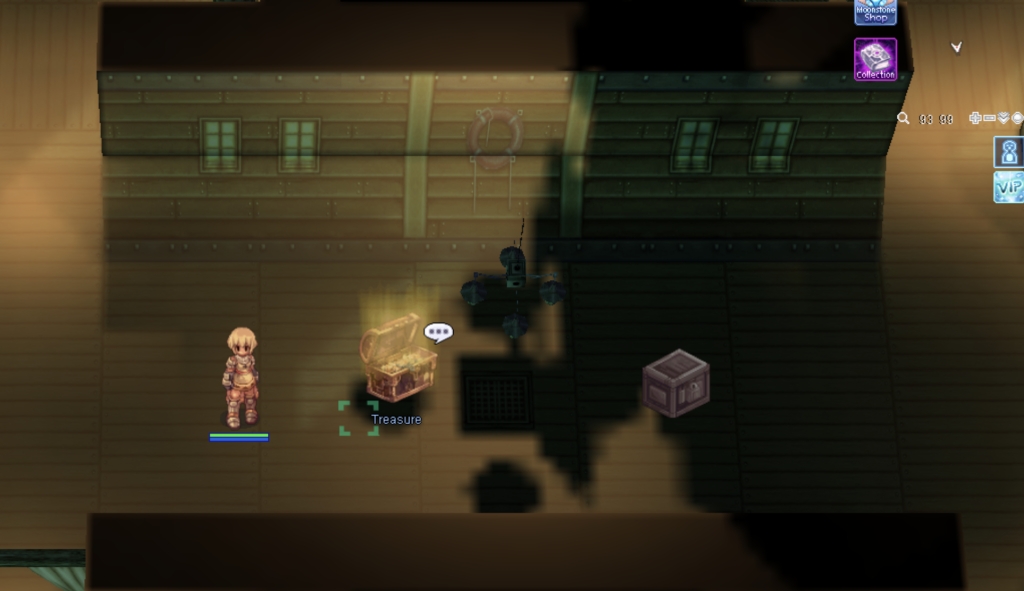Click the map search magnifier icon
The height and width of the screenshot is (591, 1024).
[x=903, y=118]
